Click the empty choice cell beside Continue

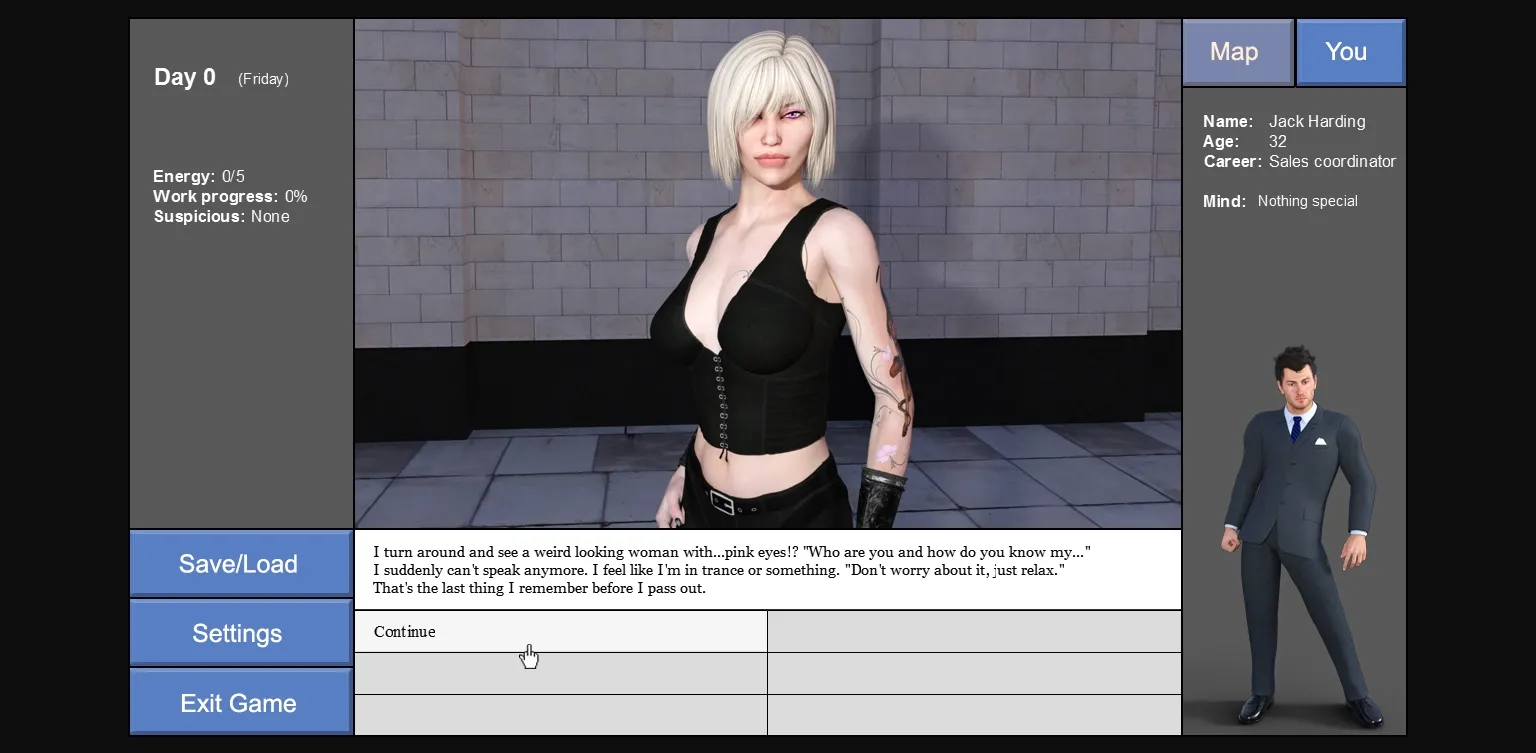point(973,631)
